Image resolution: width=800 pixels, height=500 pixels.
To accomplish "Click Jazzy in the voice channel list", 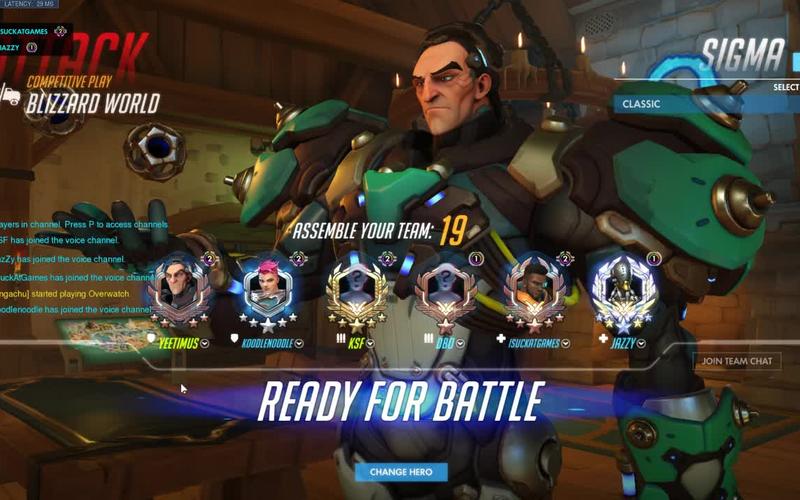I will [12, 47].
